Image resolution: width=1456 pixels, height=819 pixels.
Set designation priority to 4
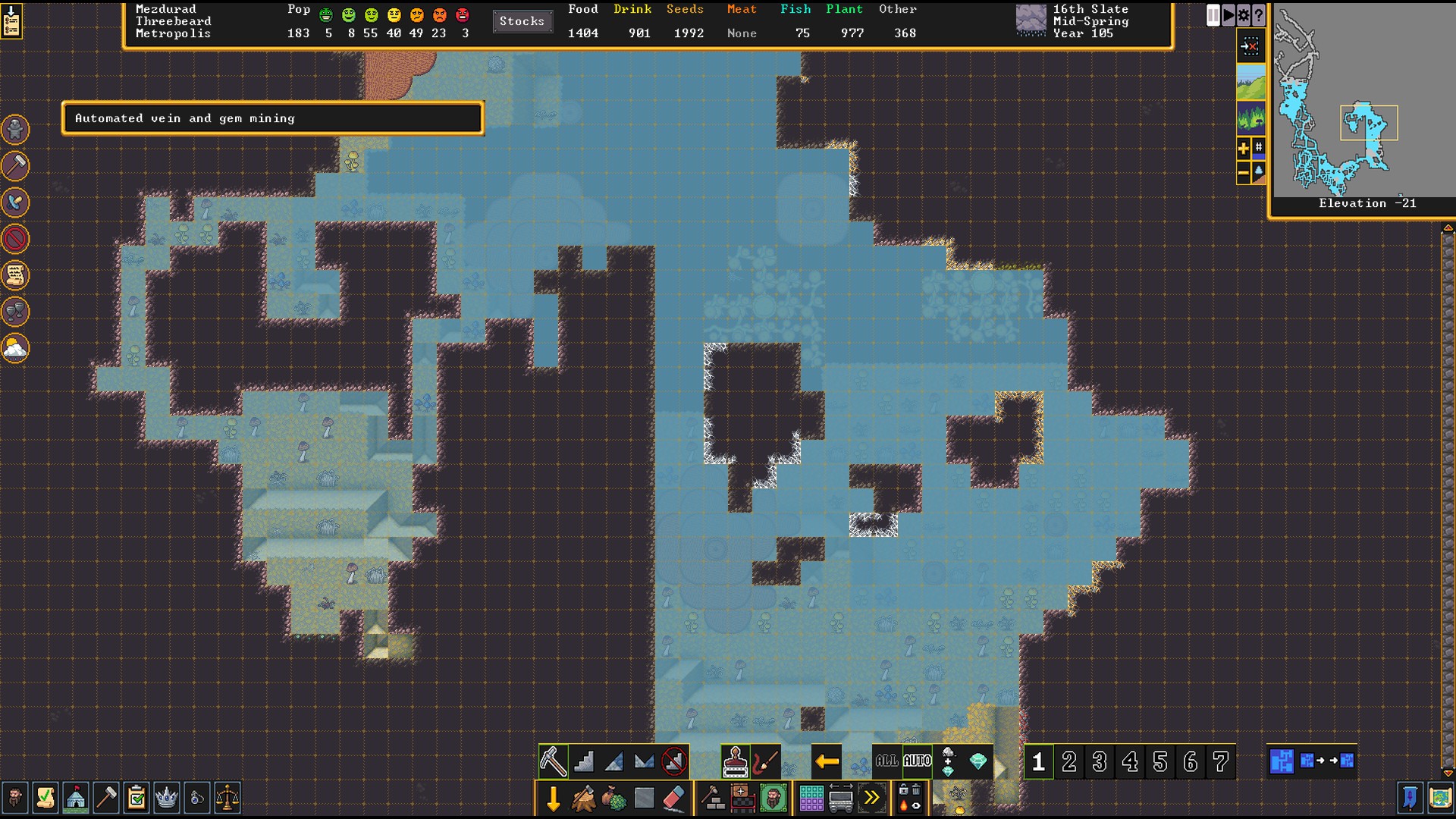1130,761
